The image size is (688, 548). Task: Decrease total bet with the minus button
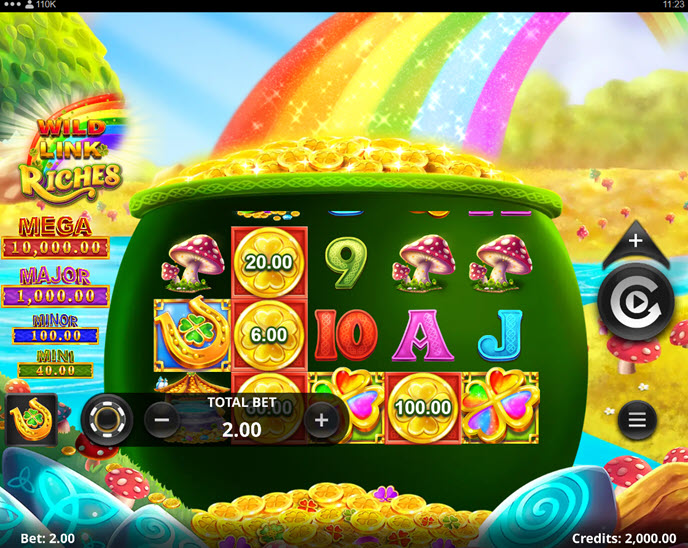(162, 420)
